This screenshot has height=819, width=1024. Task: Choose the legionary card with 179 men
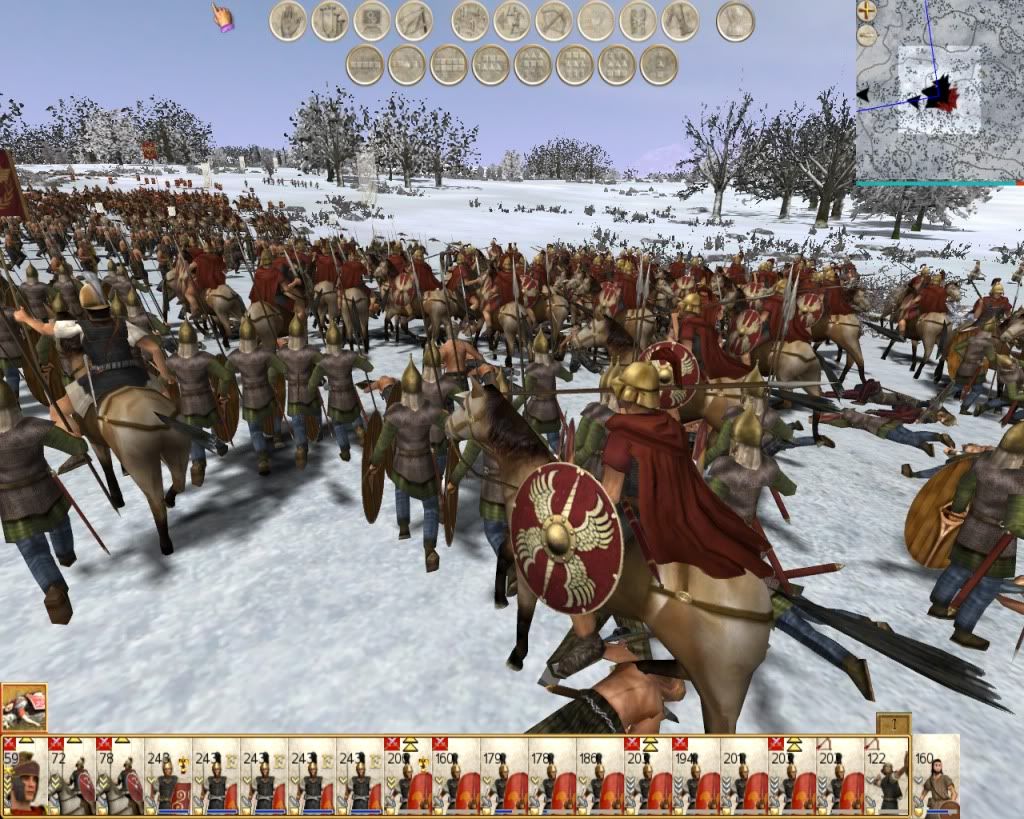pos(504,776)
